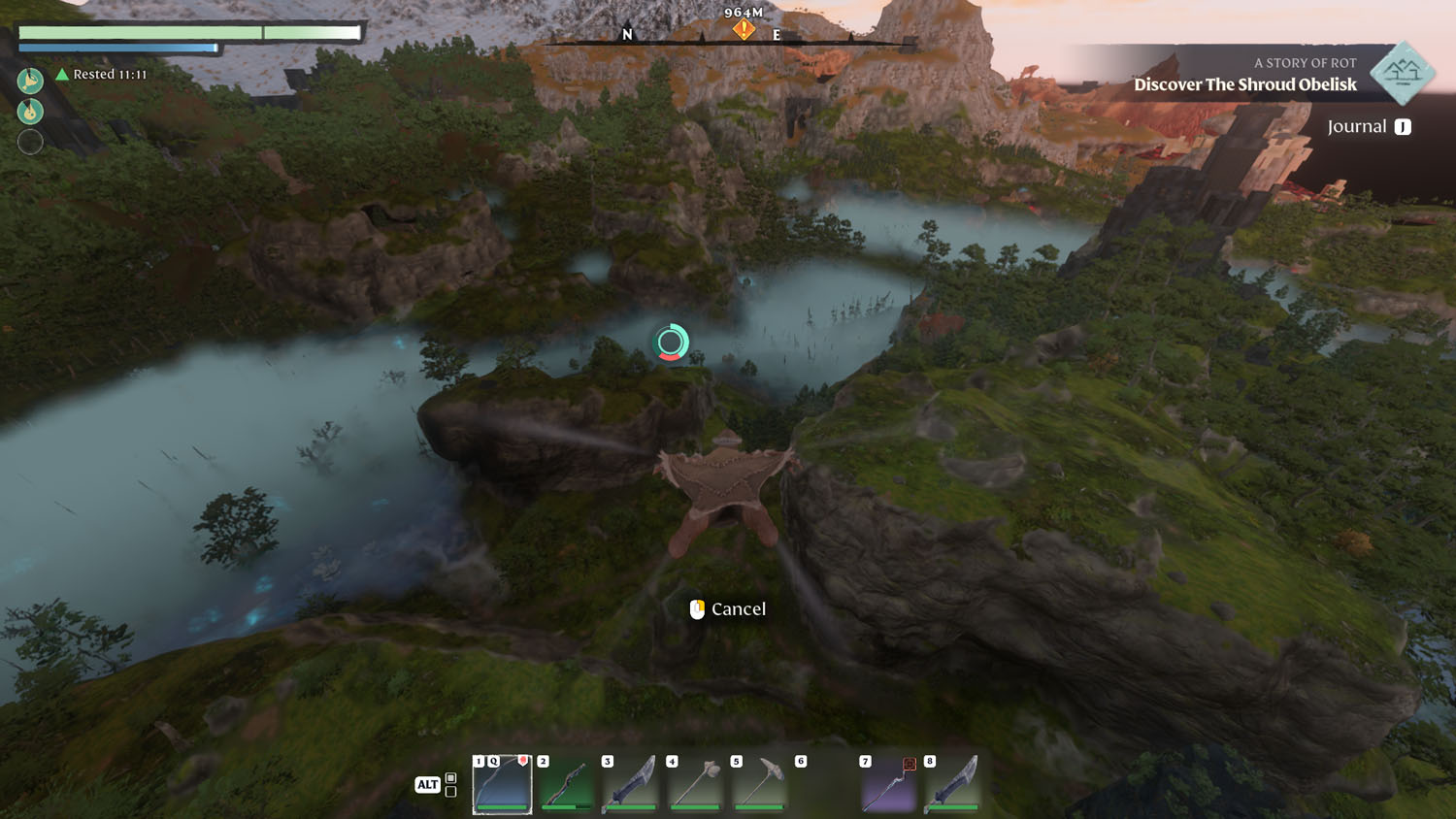Select the axe in hotbar slot 4
This screenshot has width=1456, height=819.
coord(695,784)
